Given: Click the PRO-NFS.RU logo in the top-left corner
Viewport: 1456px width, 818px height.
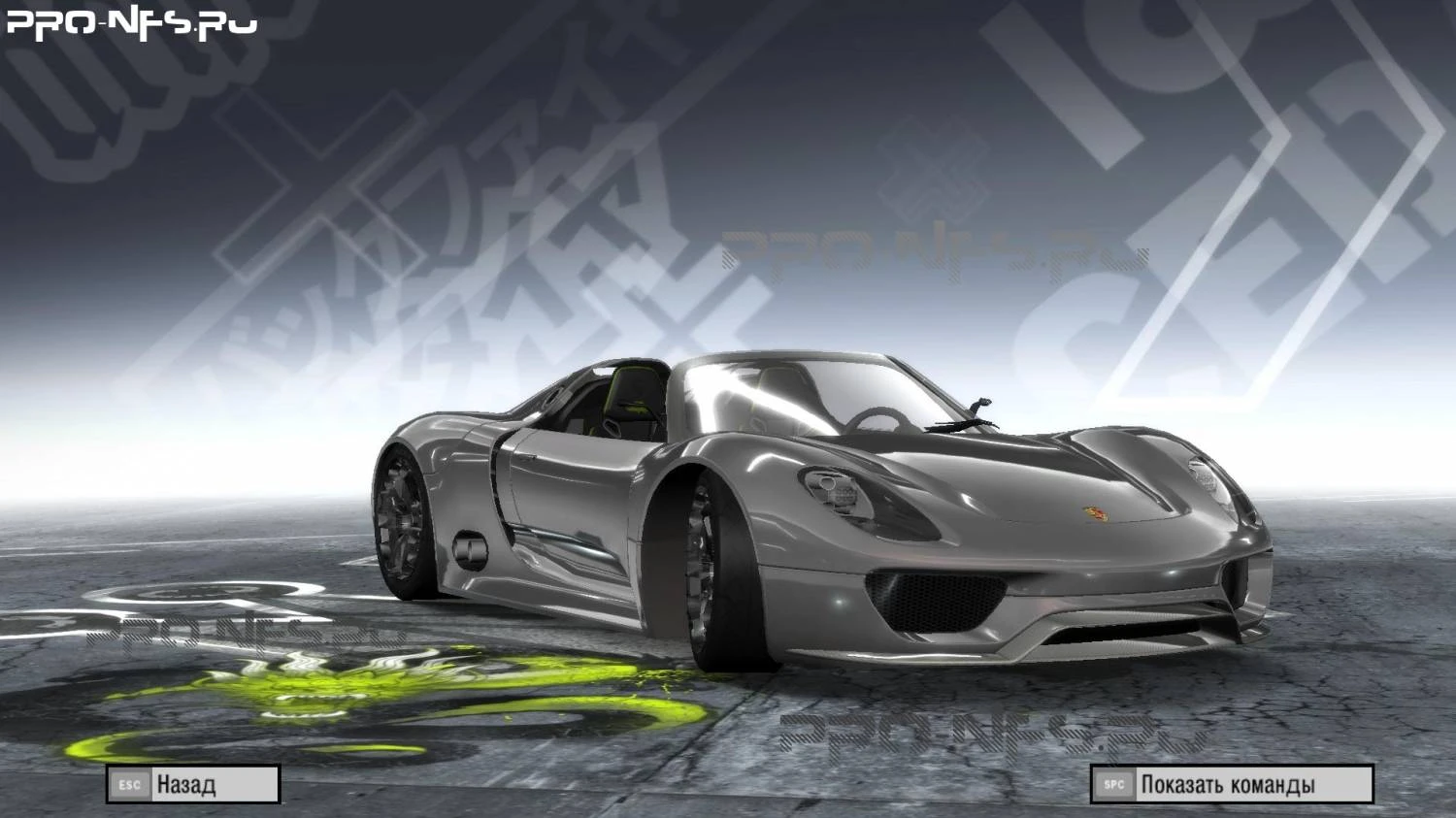Looking at the screenshot, I should point(126,24).
